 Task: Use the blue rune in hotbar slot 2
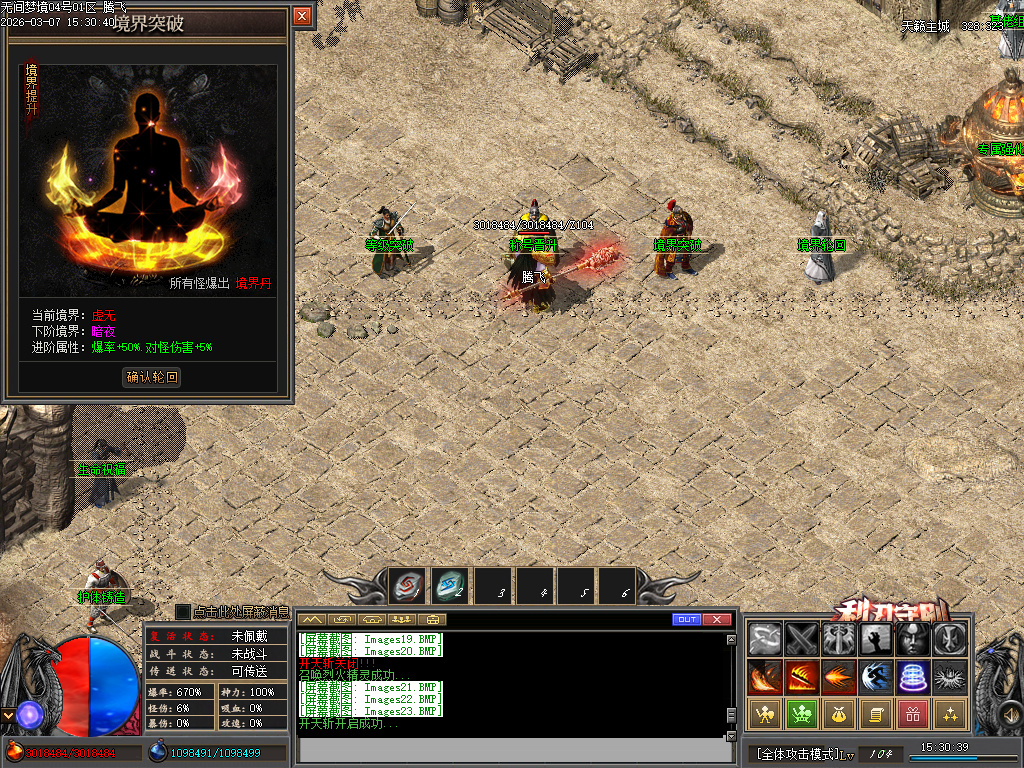coord(450,586)
